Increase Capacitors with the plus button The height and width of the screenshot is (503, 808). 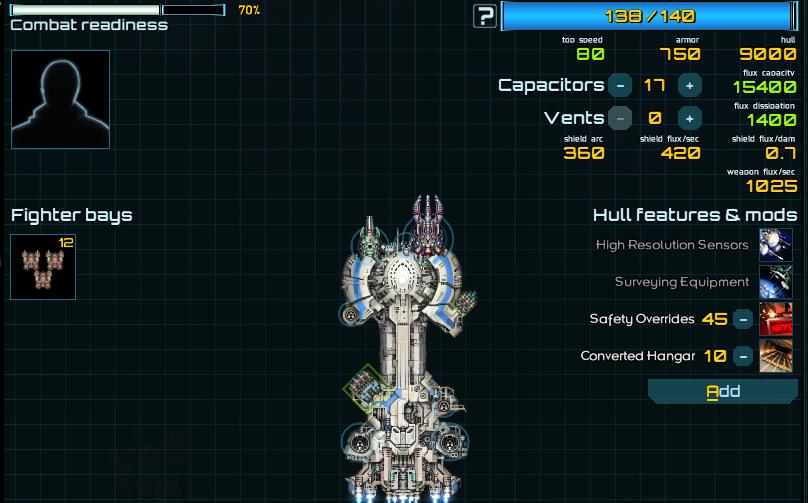click(x=689, y=86)
